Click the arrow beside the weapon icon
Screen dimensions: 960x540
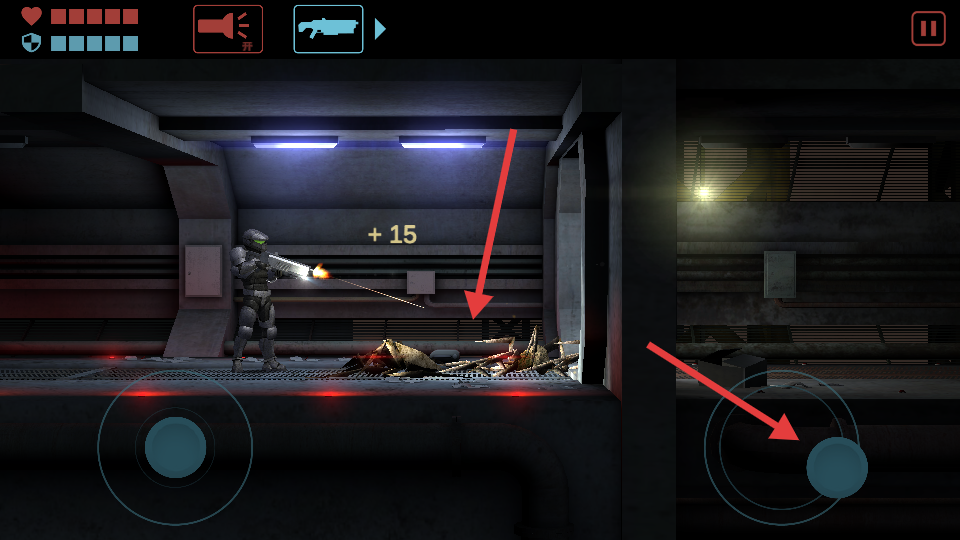(380, 29)
